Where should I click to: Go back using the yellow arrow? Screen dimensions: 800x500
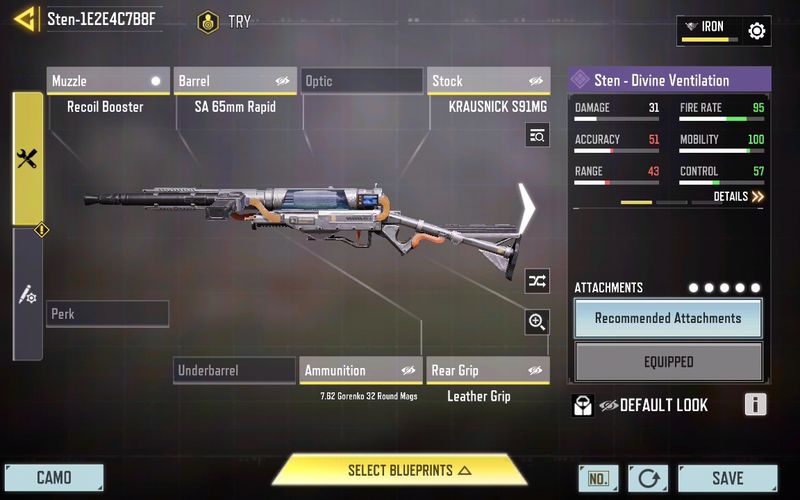click(22, 19)
